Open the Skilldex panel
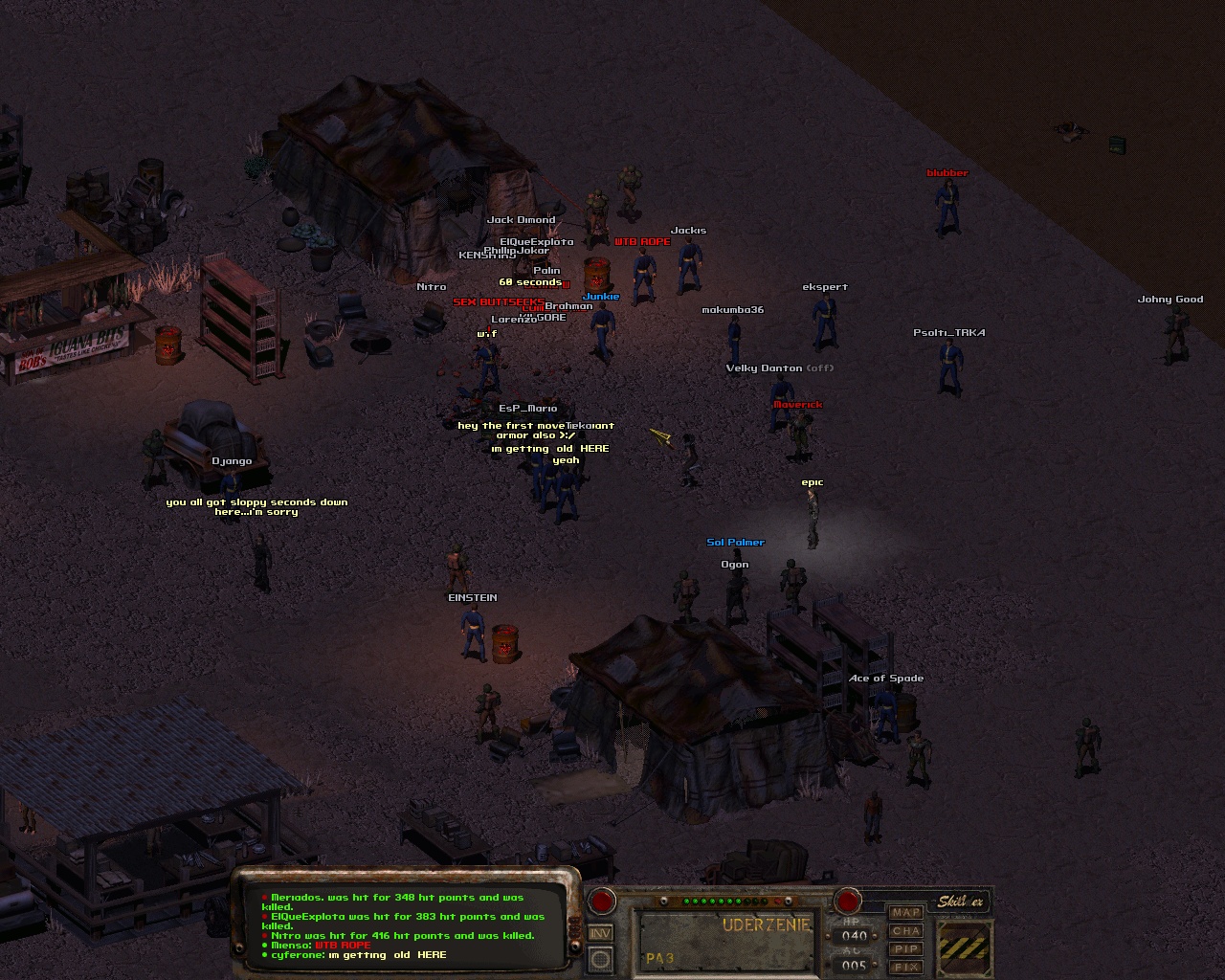The width and height of the screenshot is (1225, 980). (960, 902)
